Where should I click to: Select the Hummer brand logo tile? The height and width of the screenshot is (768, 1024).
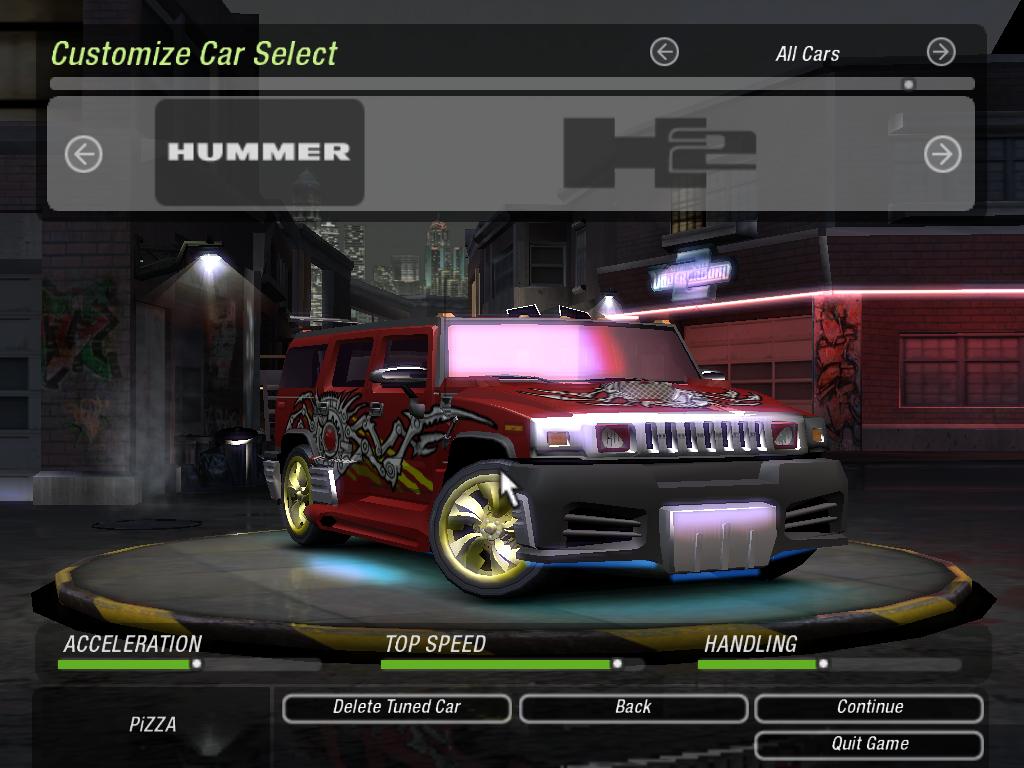coord(259,152)
